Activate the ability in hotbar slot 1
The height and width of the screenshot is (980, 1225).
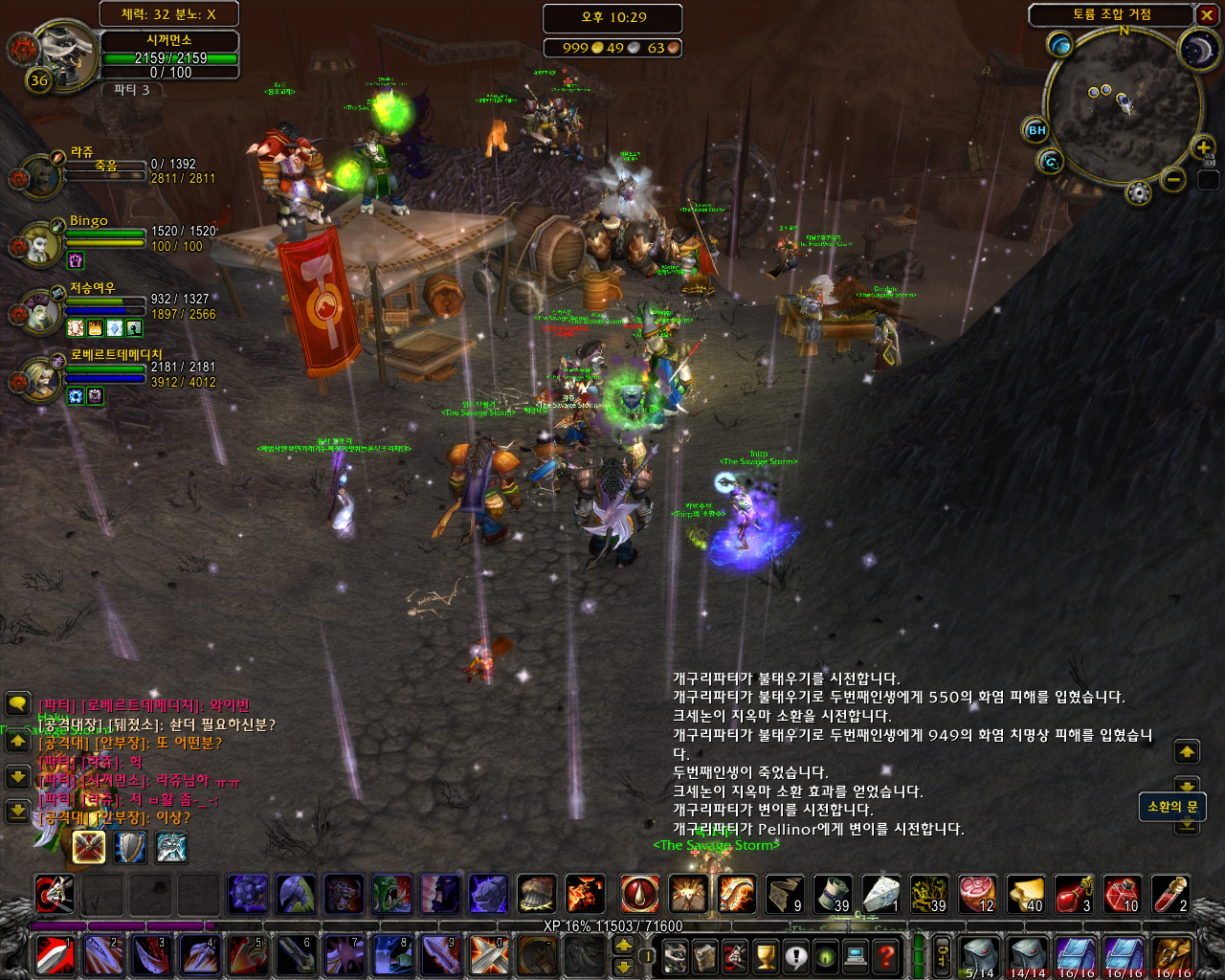[55, 956]
